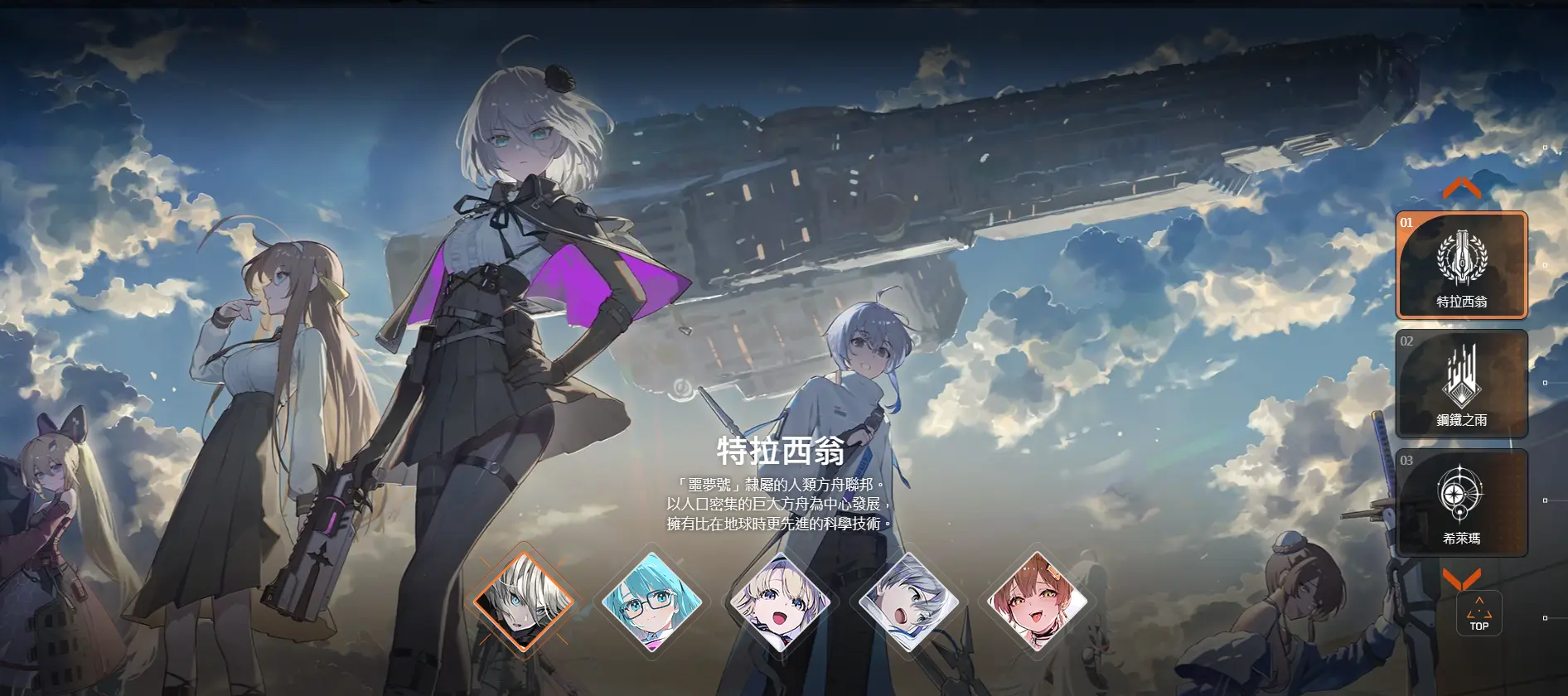
Task: Switch to the 鋼鐵之雨 faction
Action: point(1461,384)
